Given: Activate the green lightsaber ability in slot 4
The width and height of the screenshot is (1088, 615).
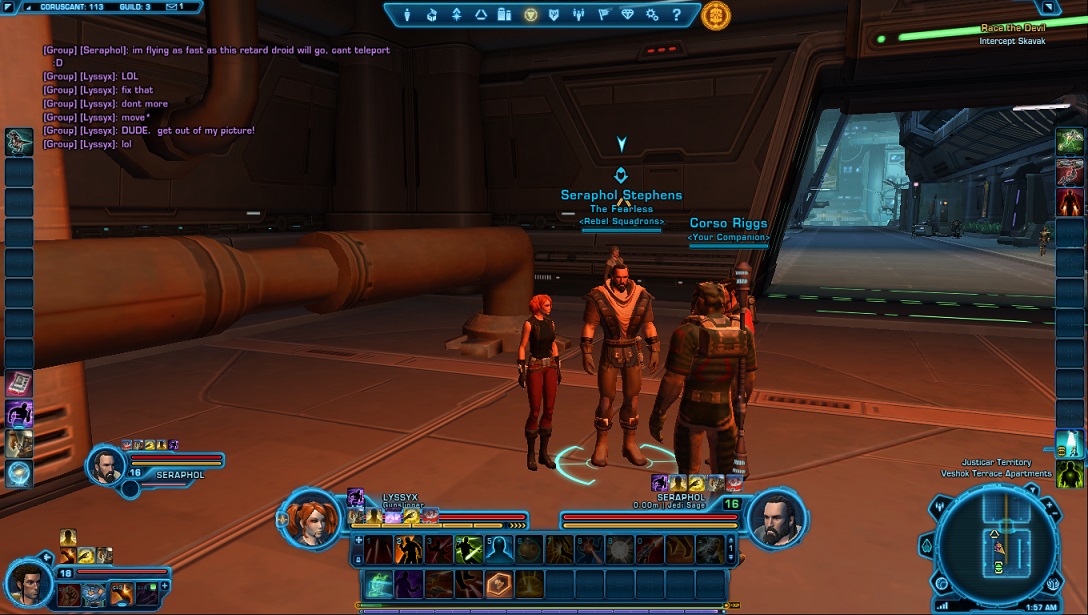Looking at the screenshot, I should pyautogui.click(x=468, y=549).
